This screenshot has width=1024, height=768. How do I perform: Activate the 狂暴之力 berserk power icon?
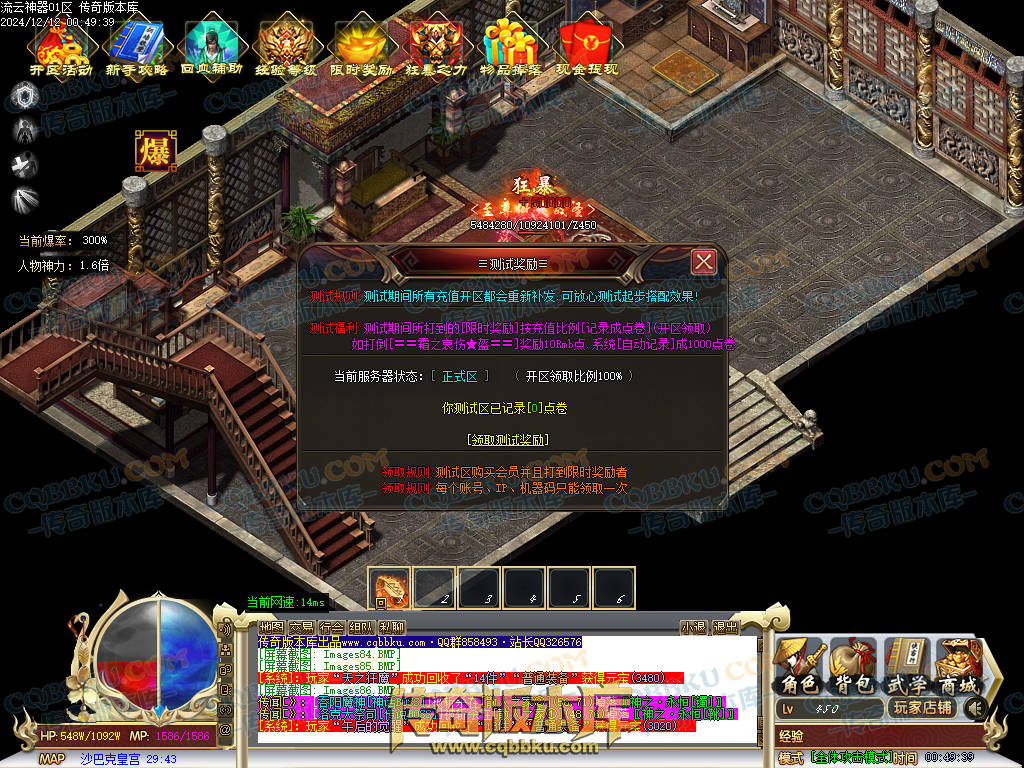pos(436,50)
